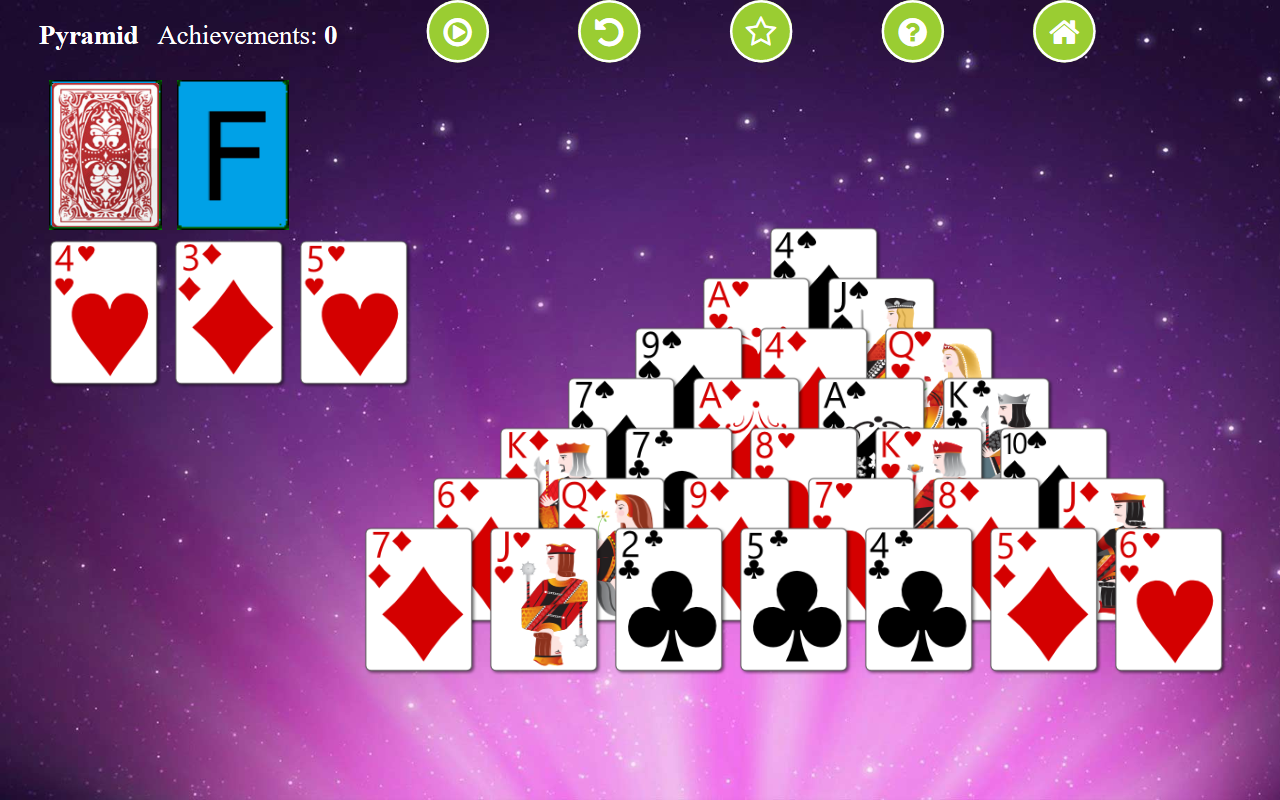Open the star achievements icon

(x=761, y=31)
